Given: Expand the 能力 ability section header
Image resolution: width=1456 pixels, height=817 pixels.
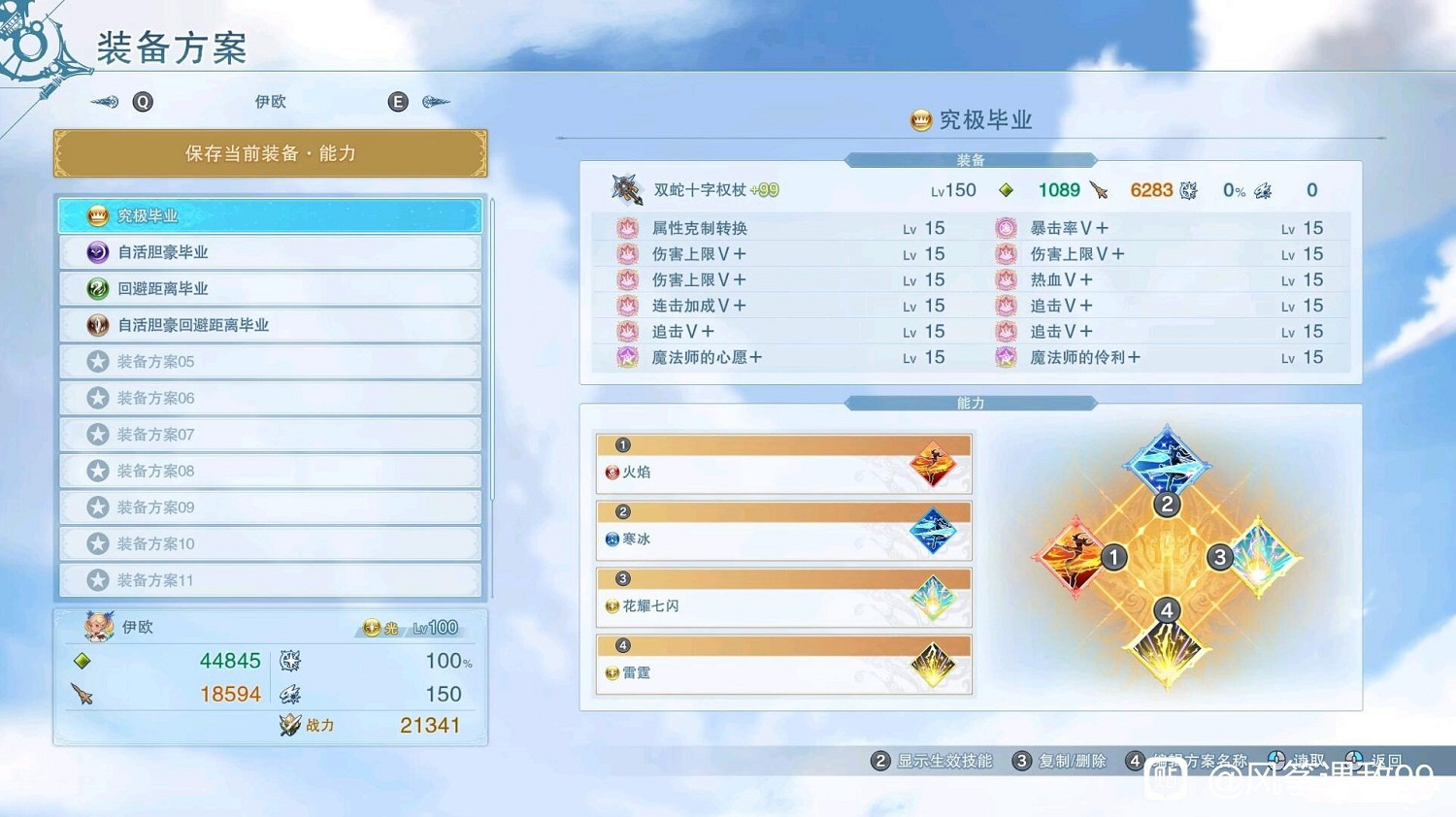Looking at the screenshot, I should 970,402.
